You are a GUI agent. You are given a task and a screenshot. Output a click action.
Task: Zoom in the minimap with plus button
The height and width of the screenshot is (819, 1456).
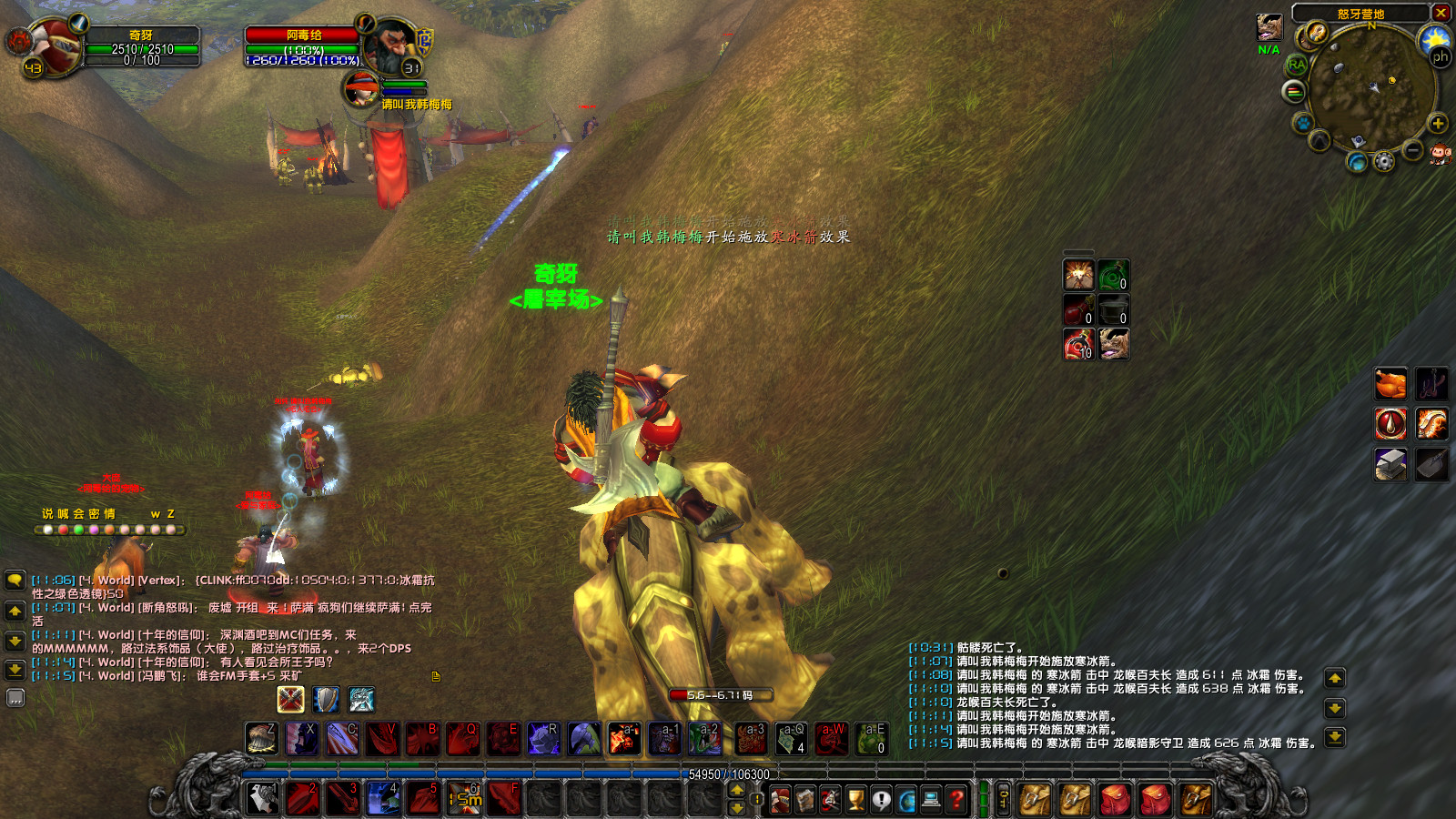1438,124
